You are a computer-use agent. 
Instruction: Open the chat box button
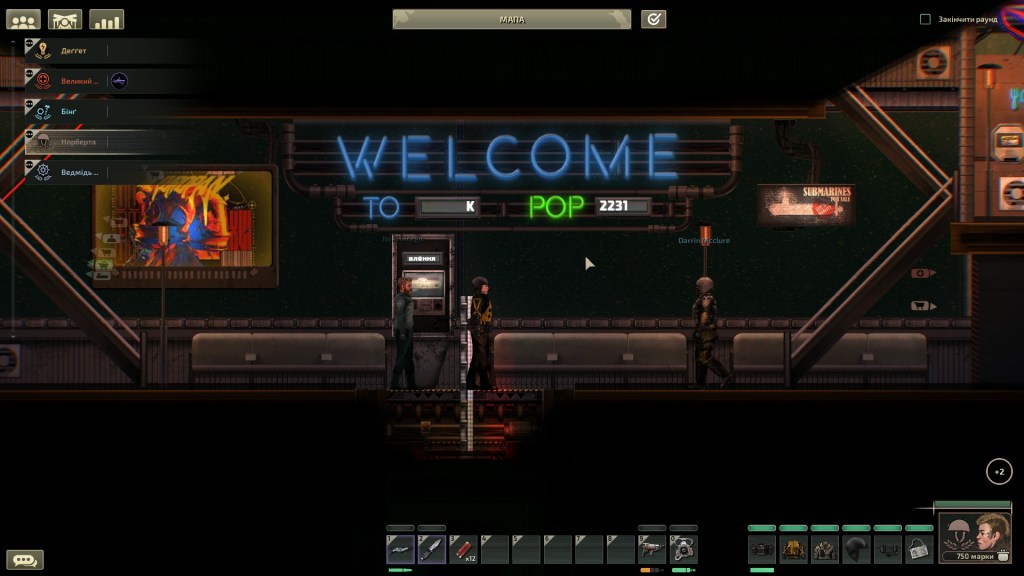click(24, 560)
